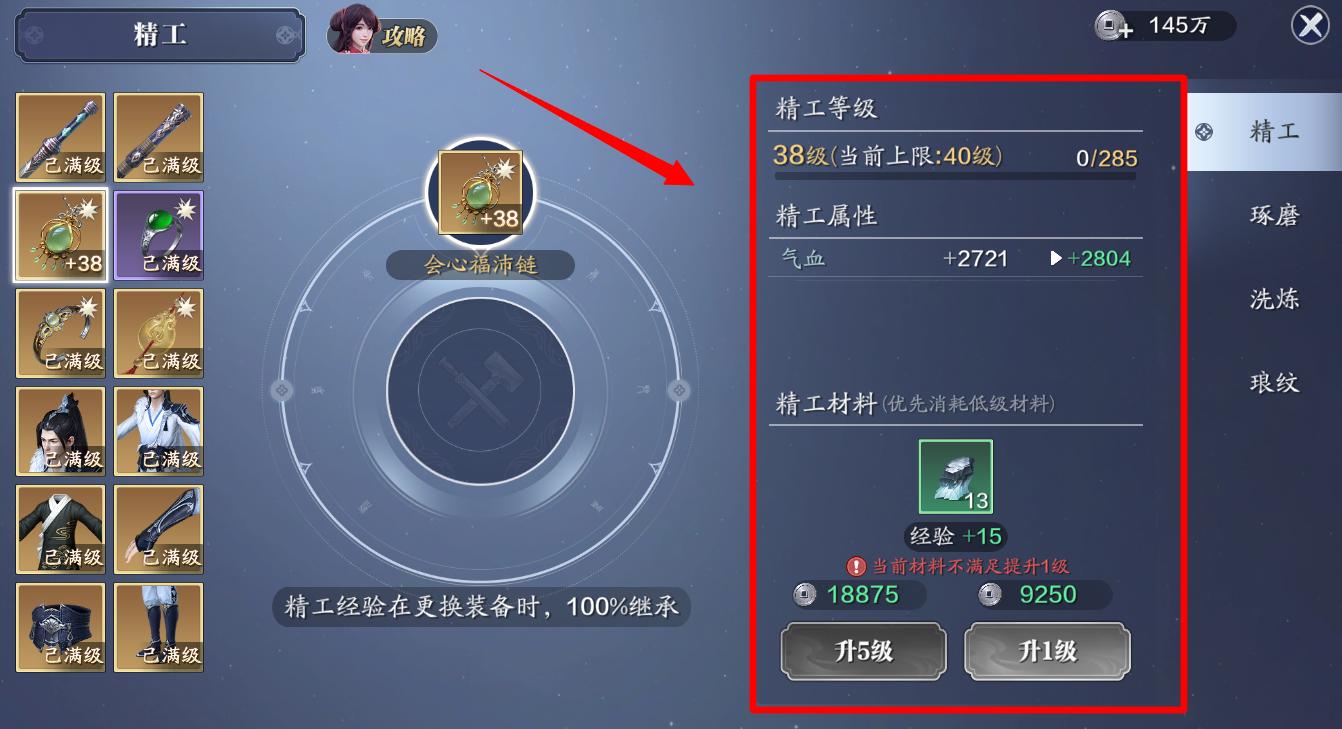This screenshot has height=729, width=1342.
Task: Select the golden bracelet equipment icon
Action: pos(60,332)
